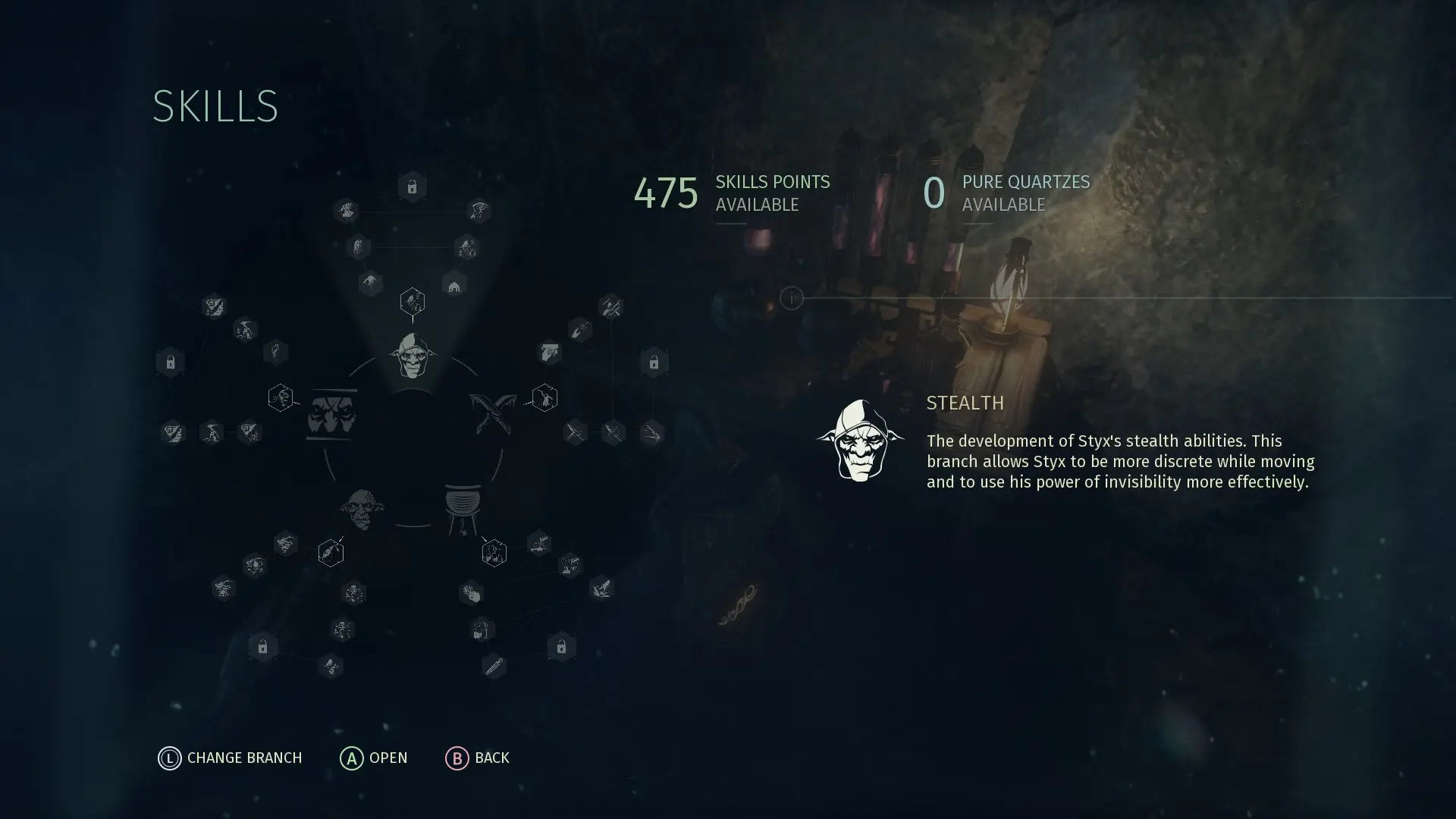Select the locked skill in the cauldron branch
Screen dimensions: 1456x819
coord(561,647)
